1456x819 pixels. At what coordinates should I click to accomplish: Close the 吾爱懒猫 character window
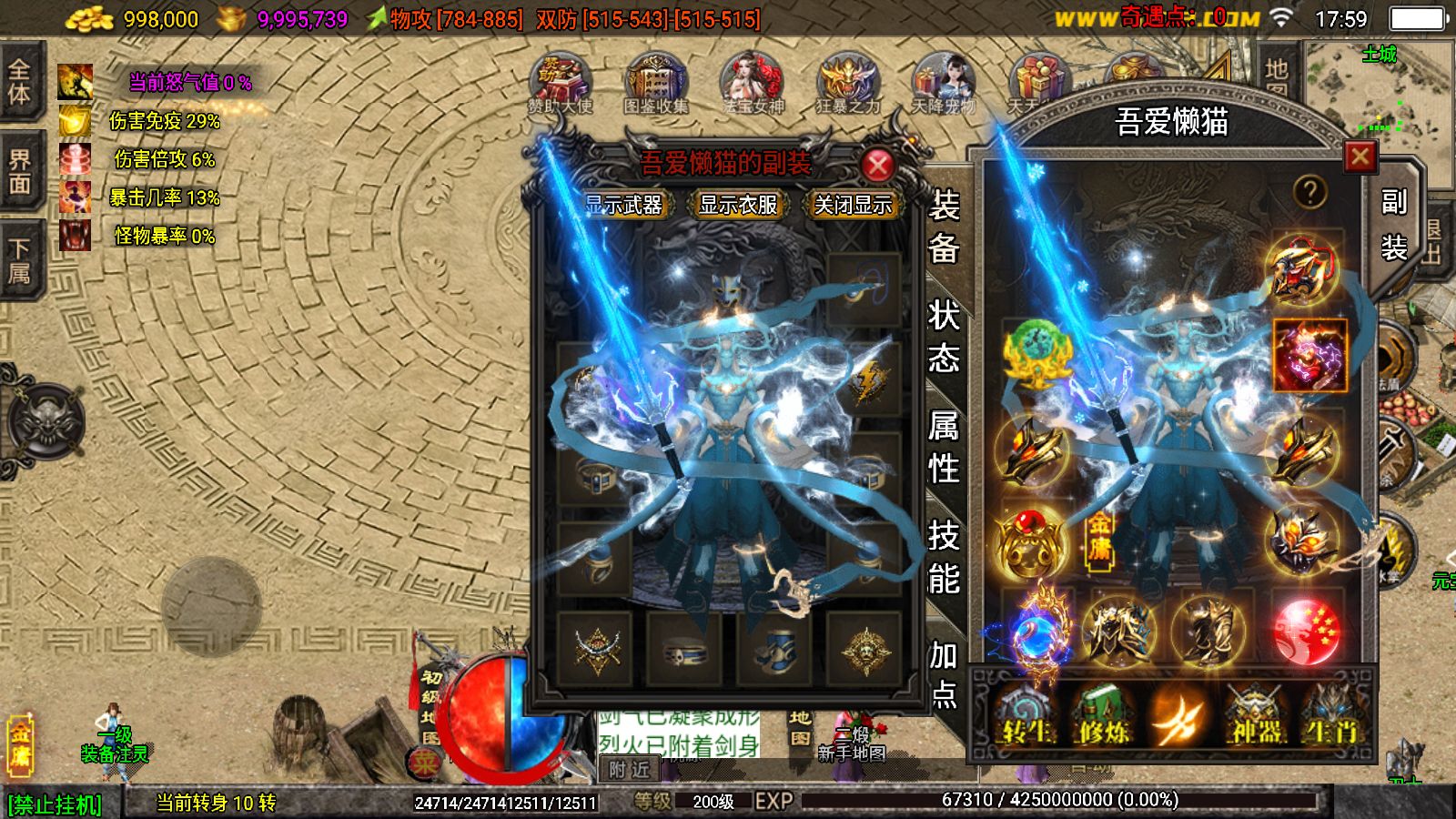click(x=1360, y=157)
